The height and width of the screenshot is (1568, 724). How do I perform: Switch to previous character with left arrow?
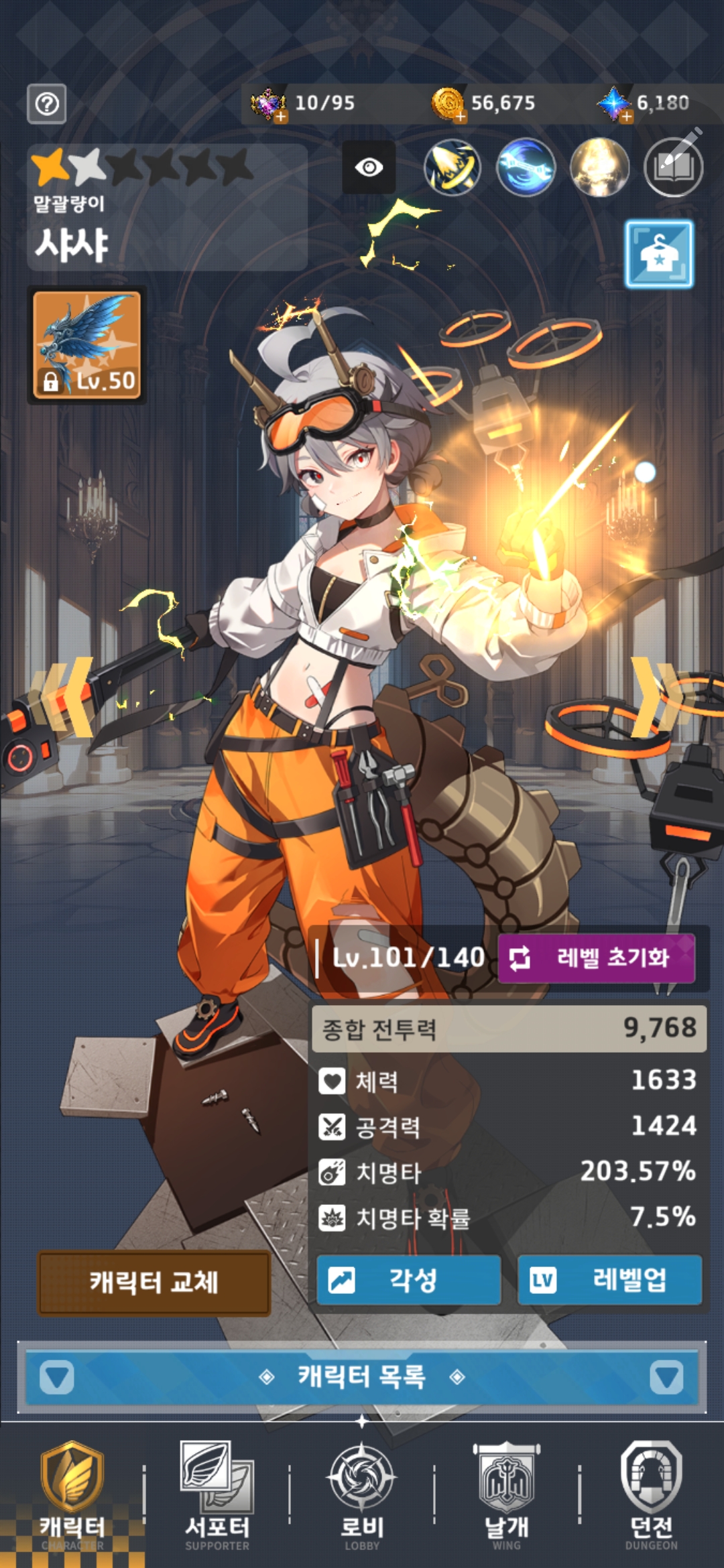click(67, 697)
